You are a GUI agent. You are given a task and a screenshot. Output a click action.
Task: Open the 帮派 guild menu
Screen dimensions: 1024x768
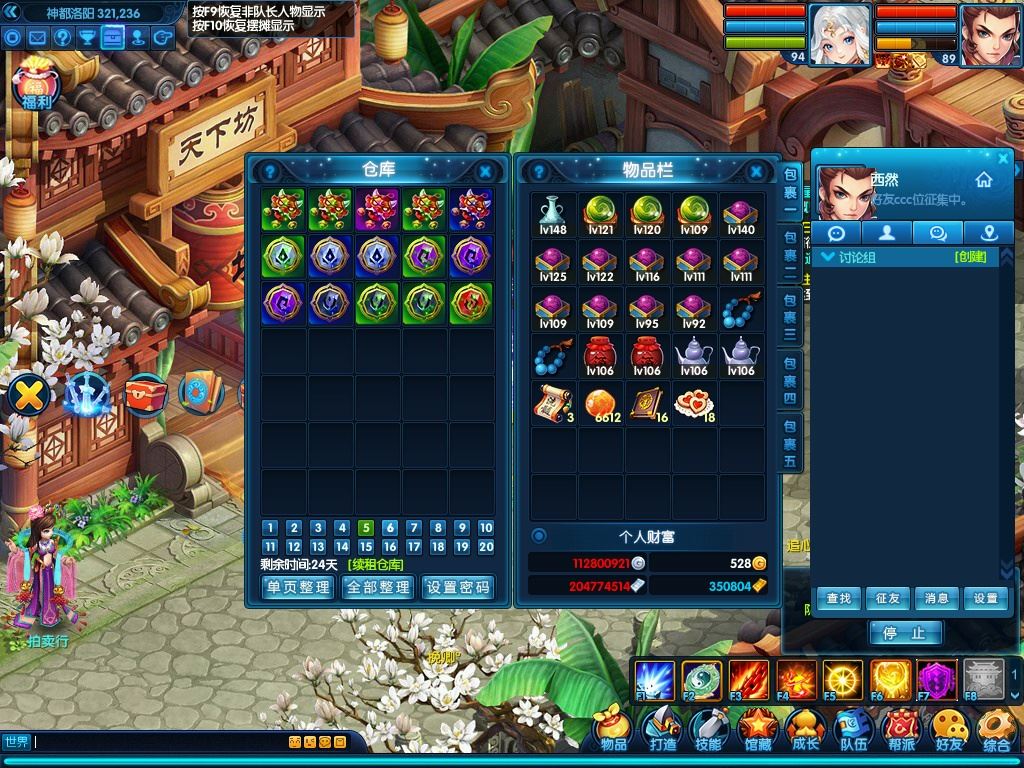(901, 731)
